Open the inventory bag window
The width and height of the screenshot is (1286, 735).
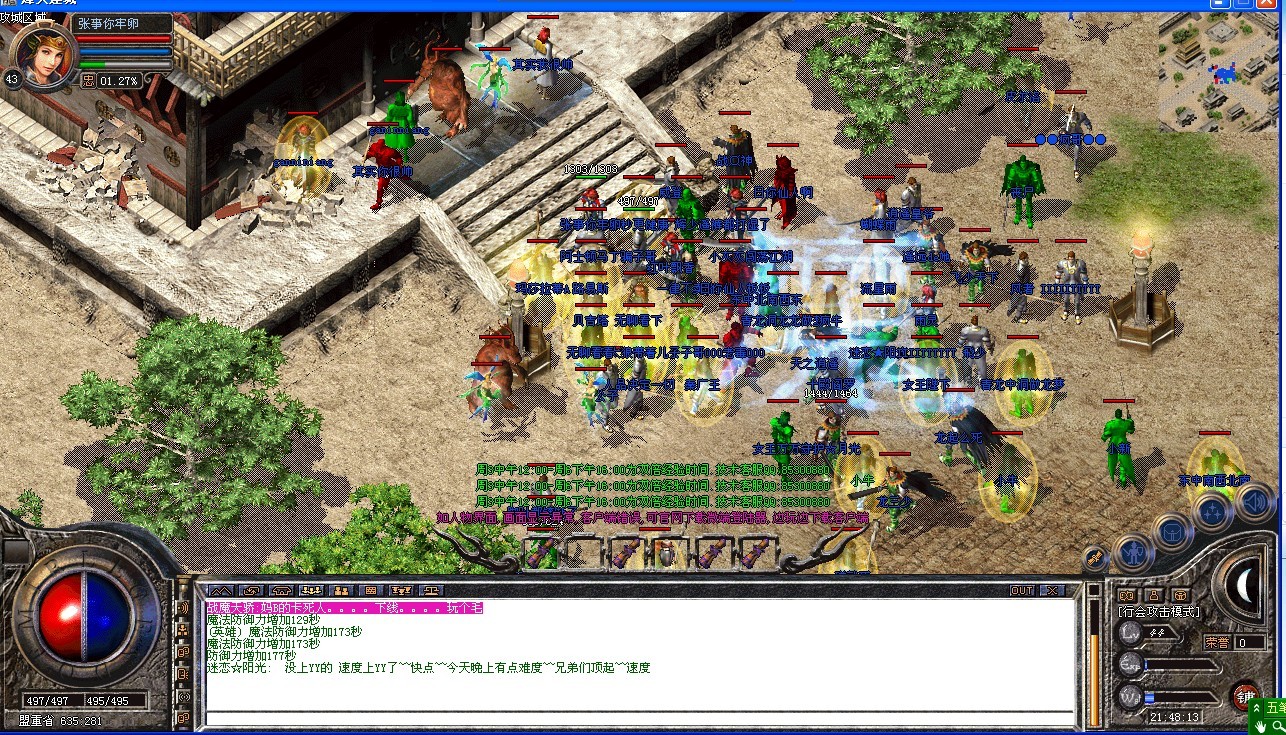click(1172, 532)
